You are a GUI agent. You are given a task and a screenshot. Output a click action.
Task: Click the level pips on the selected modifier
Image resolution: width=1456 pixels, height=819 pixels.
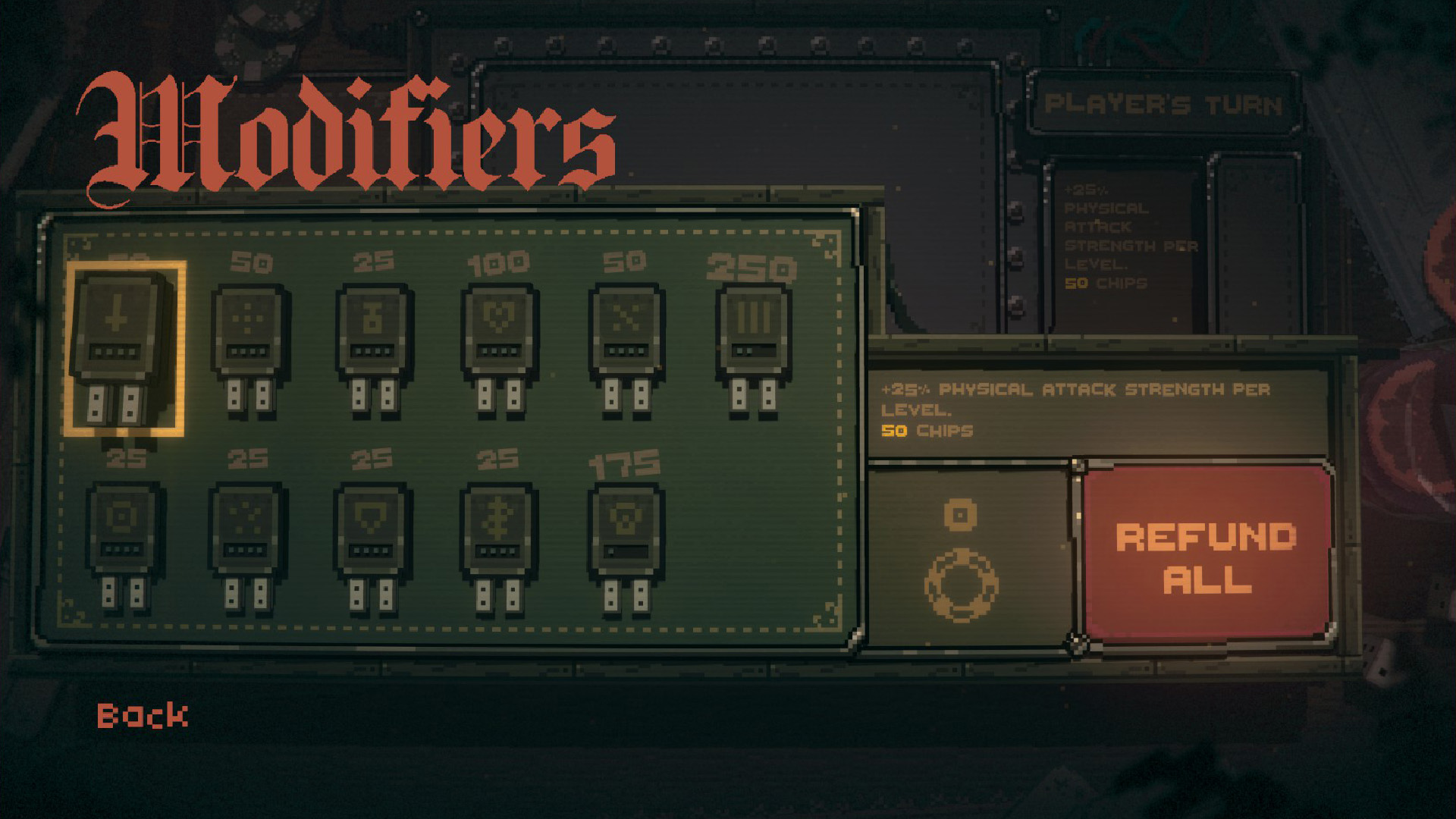(114, 351)
